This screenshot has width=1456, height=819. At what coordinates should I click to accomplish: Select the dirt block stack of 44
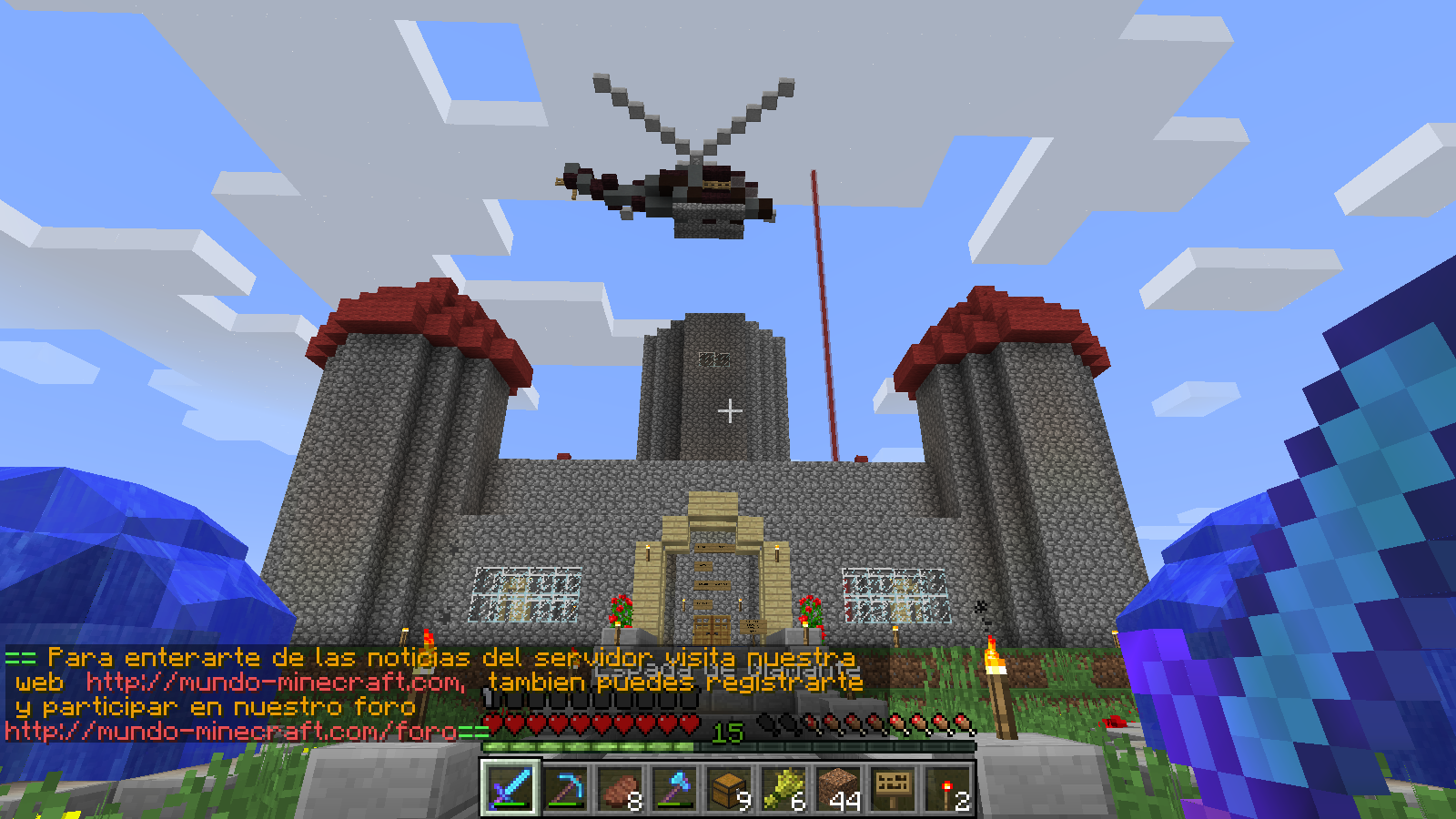[x=838, y=787]
